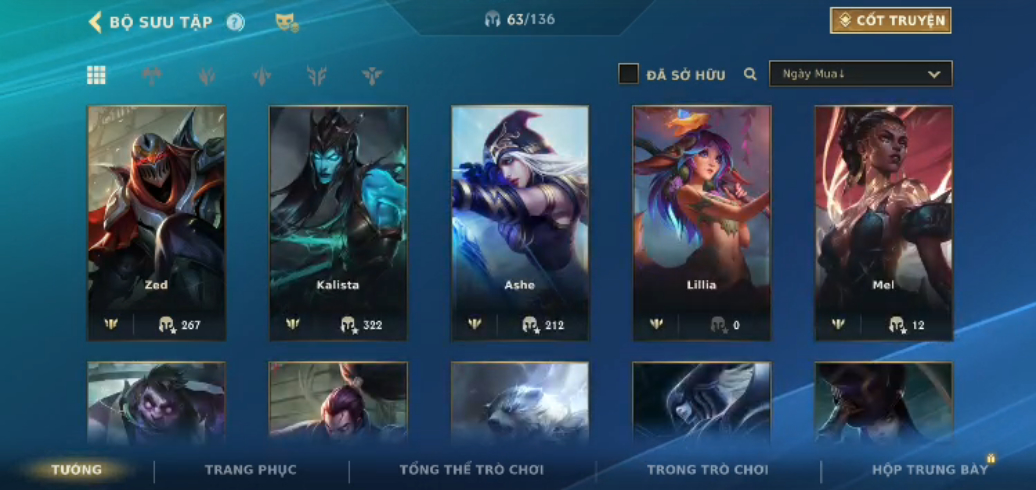Select the grid all-roles filter icon
Screen dimensions: 1036x490
[x=97, y=75]
